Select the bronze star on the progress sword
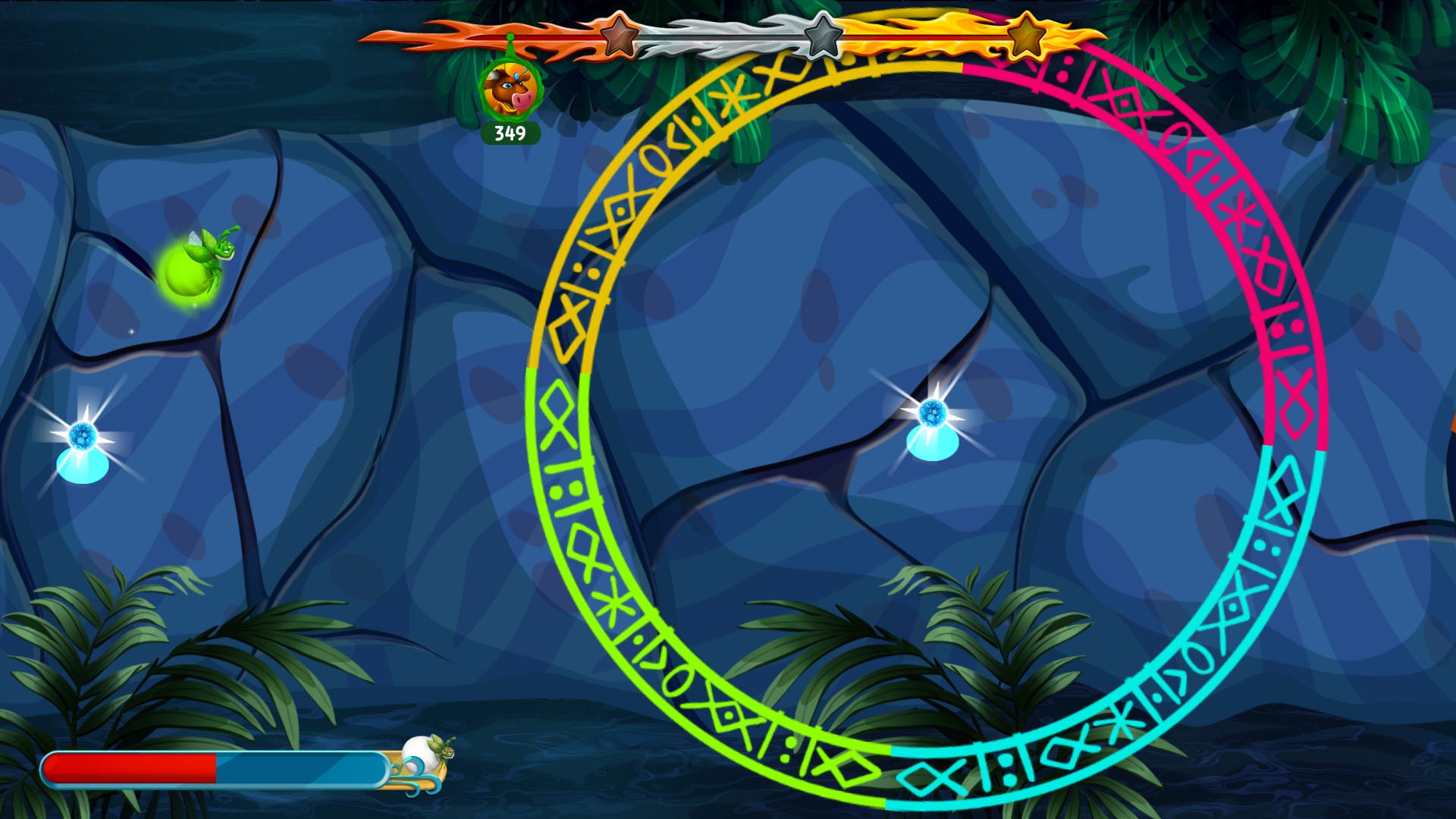The image size is (1456, 819). pyautogui.click(x=618, y=34)
